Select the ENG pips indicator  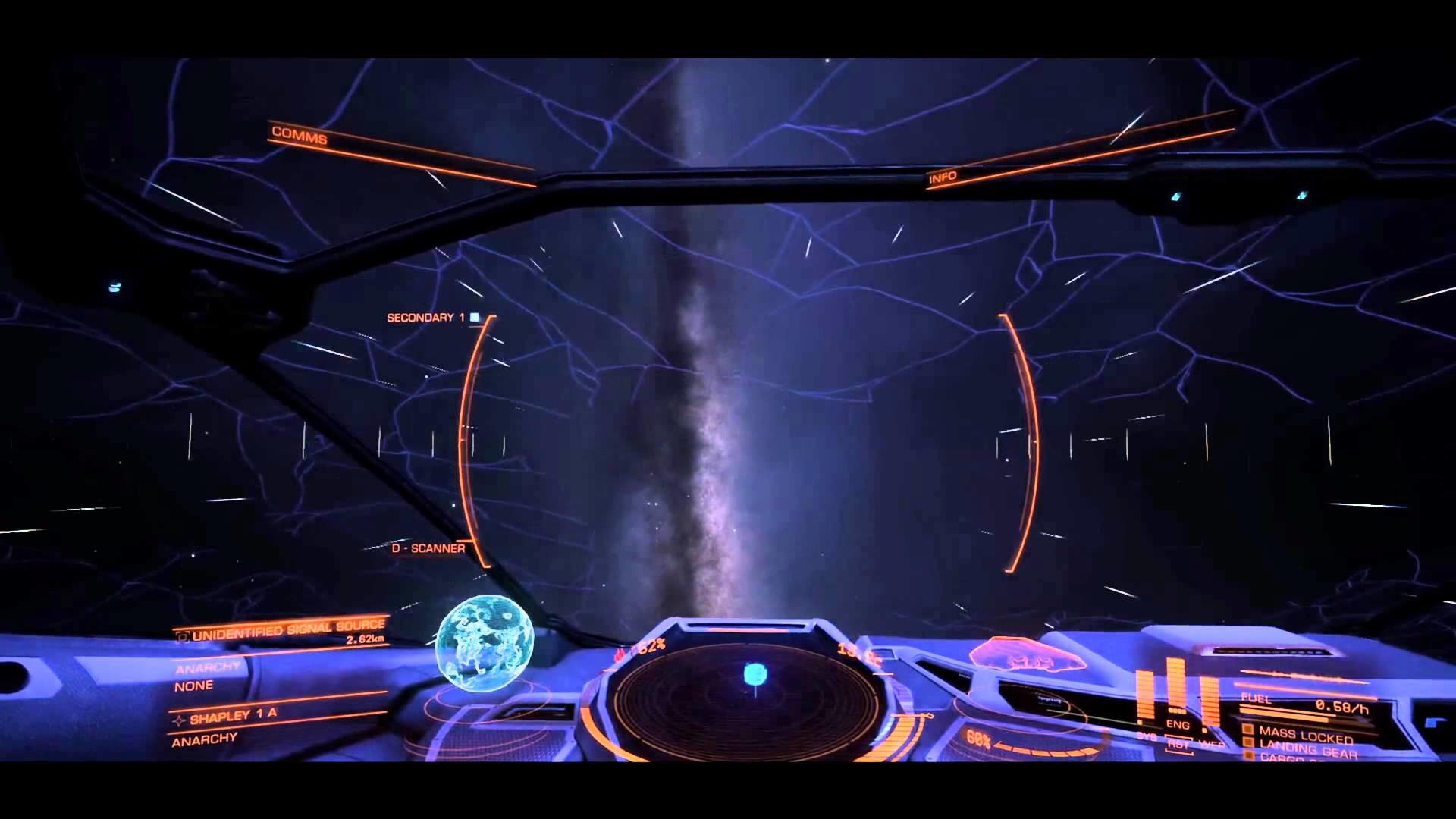click(1177, 724)
